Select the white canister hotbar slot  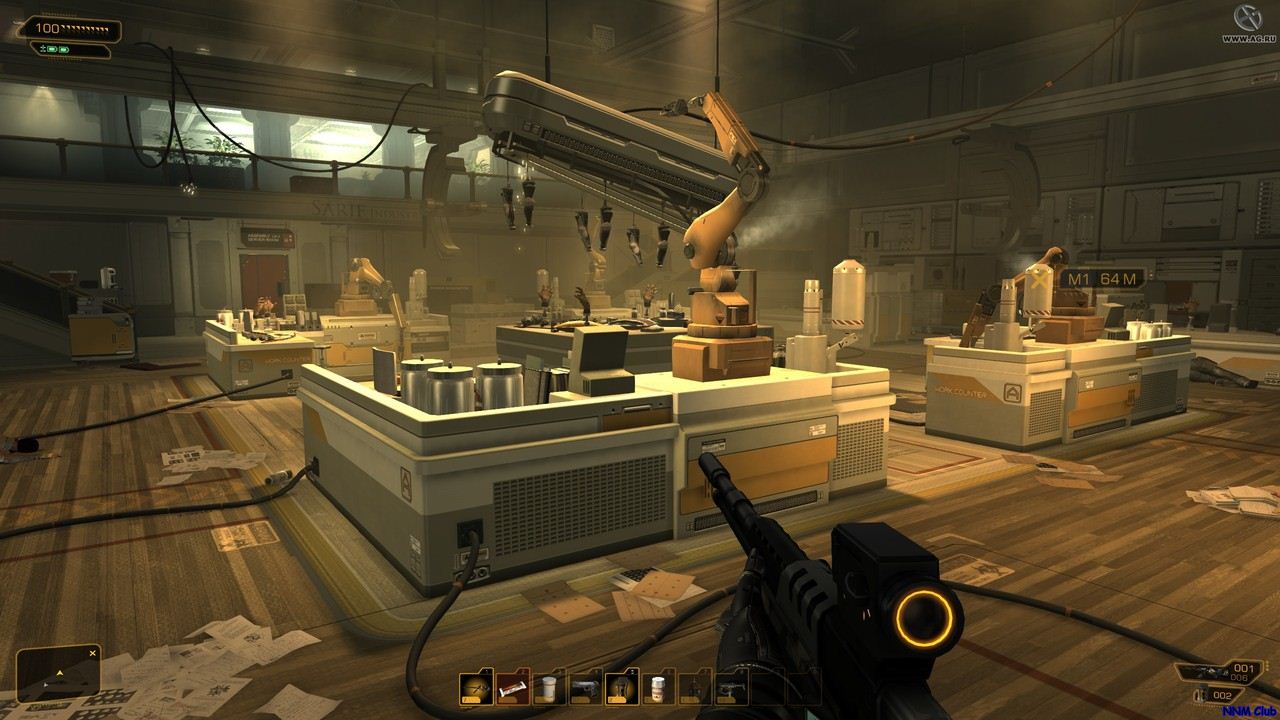coord(549,688)
